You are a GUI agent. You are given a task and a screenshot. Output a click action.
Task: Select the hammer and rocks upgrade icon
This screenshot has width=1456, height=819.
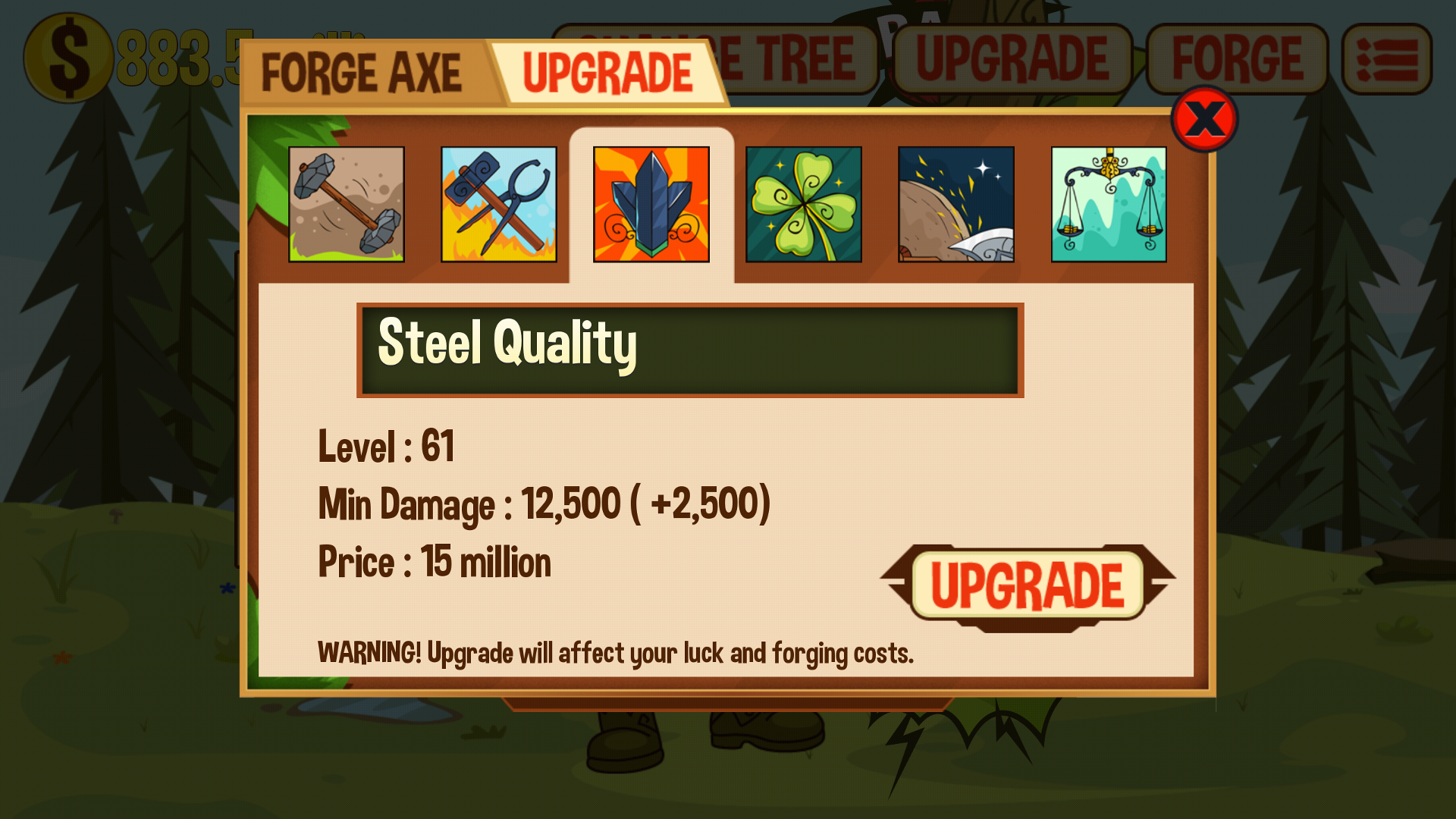tap(347, 204)
